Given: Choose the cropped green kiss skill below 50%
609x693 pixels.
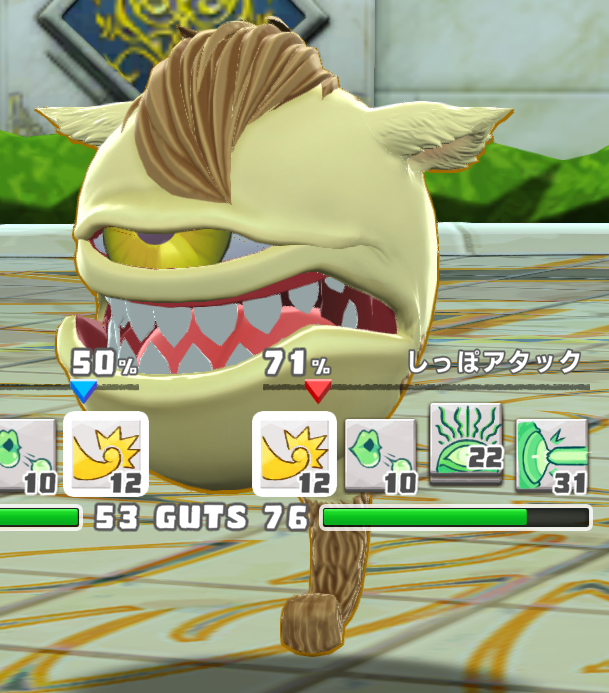Looking at the screenshot, I should tap(26, 456).
